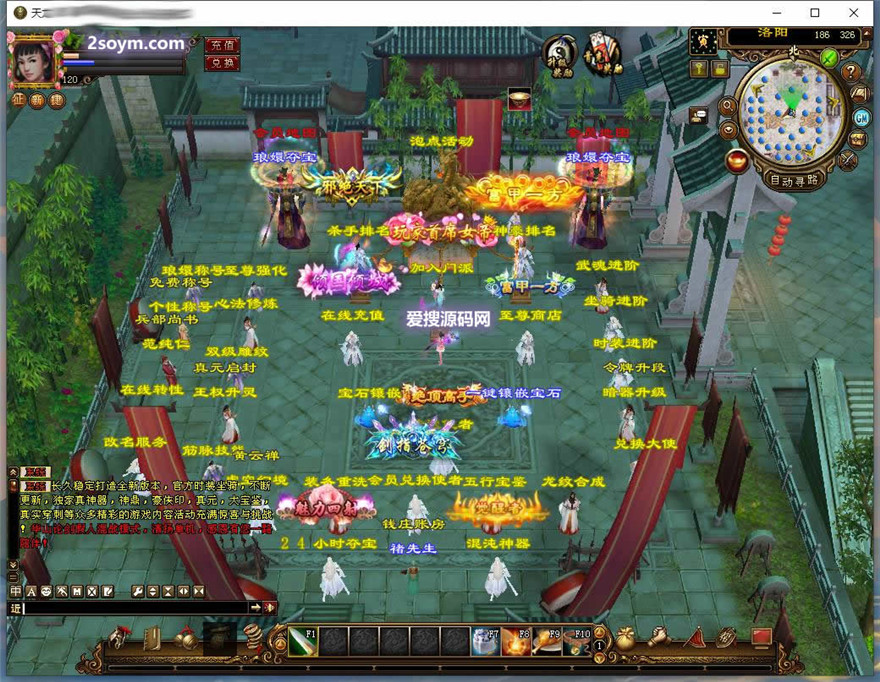
Task: Open the gold ingot shop icon
Action: coord(738,160)
